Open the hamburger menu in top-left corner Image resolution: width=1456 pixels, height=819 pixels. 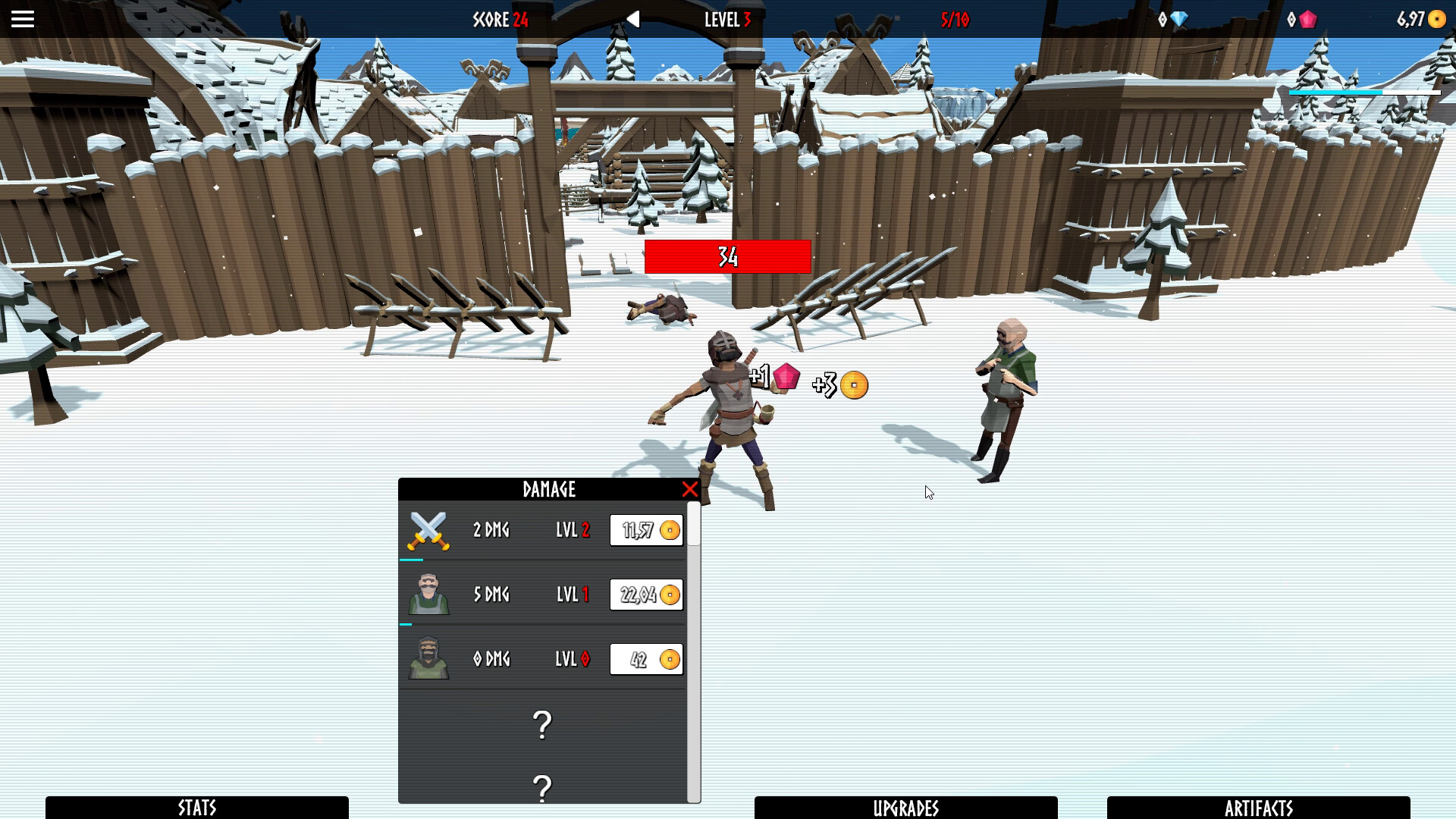(22, 19)
